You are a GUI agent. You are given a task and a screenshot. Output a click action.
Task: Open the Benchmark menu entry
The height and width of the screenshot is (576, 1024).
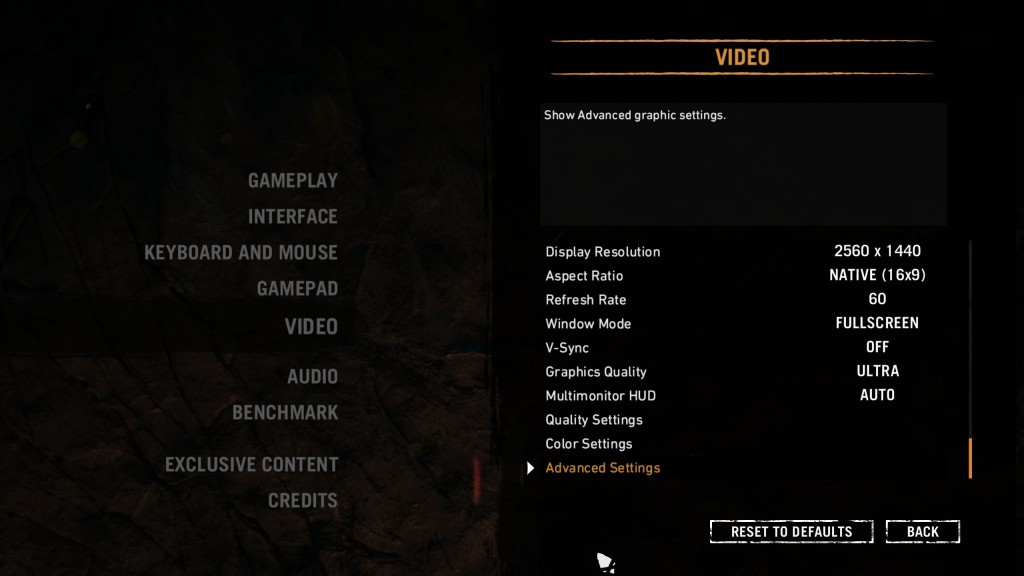(285, 413)
